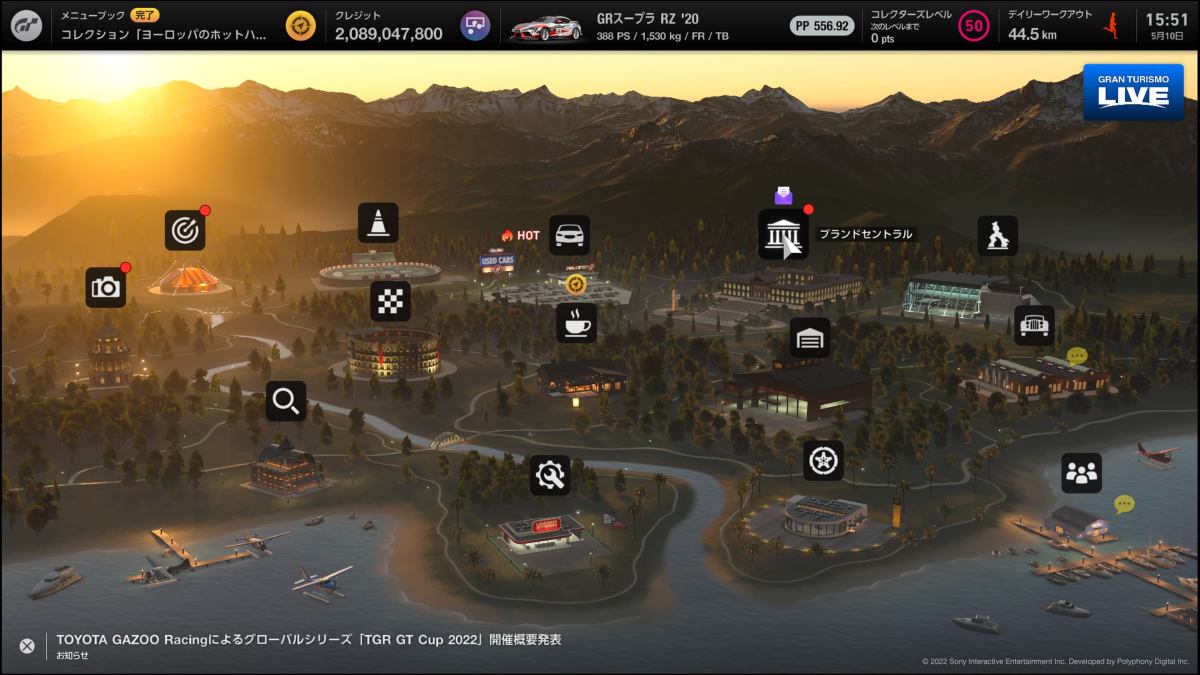Open the purple music playlist icon
The image size is (1200, 675).
(475, 26)
